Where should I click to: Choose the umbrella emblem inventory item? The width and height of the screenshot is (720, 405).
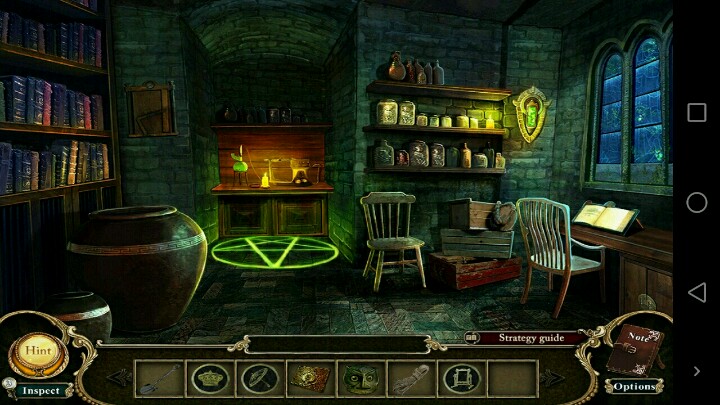pos(259,380)
